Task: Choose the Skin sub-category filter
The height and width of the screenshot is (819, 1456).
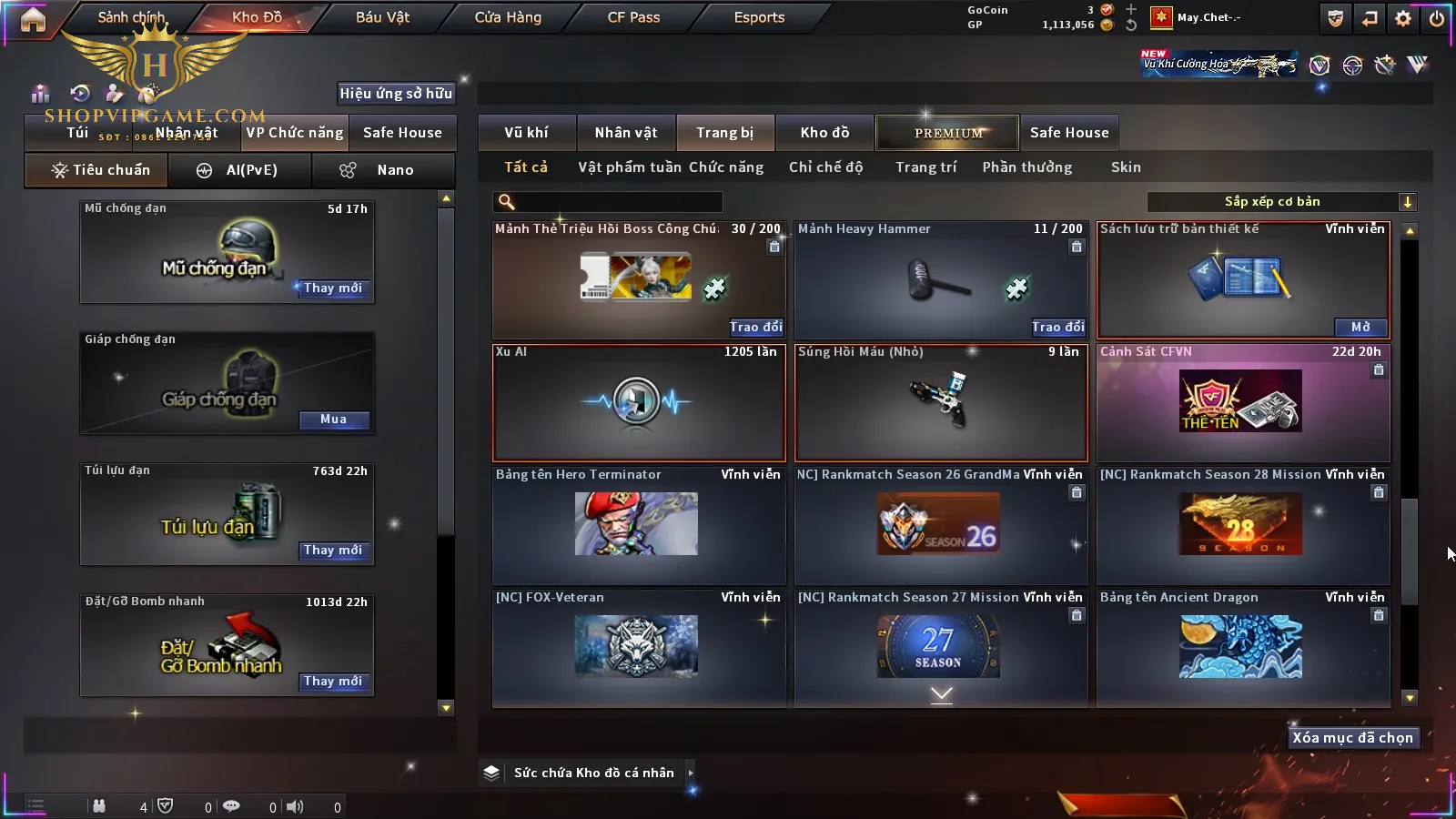Action: (1126, 167)
